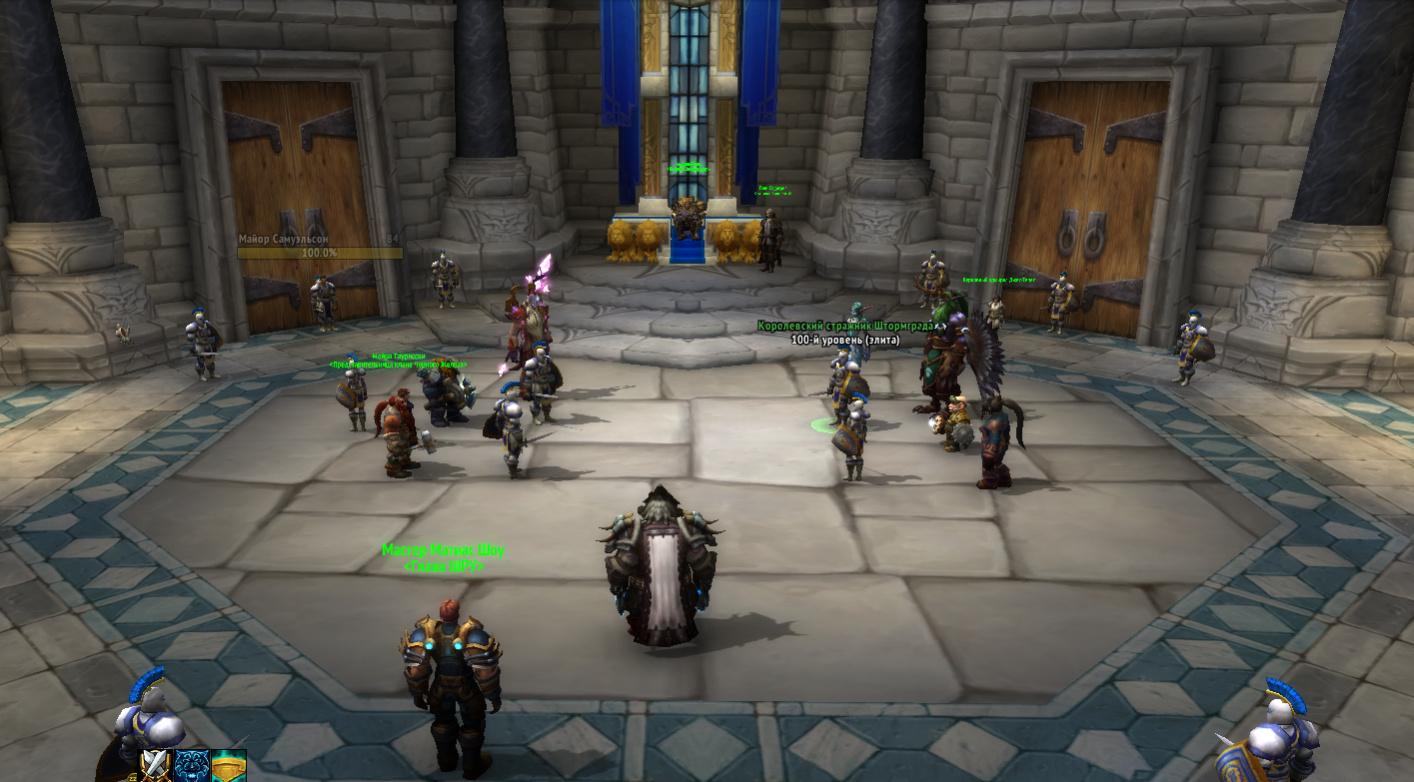
Task: Activate the blue beast face ability icon
Action: 192,765
